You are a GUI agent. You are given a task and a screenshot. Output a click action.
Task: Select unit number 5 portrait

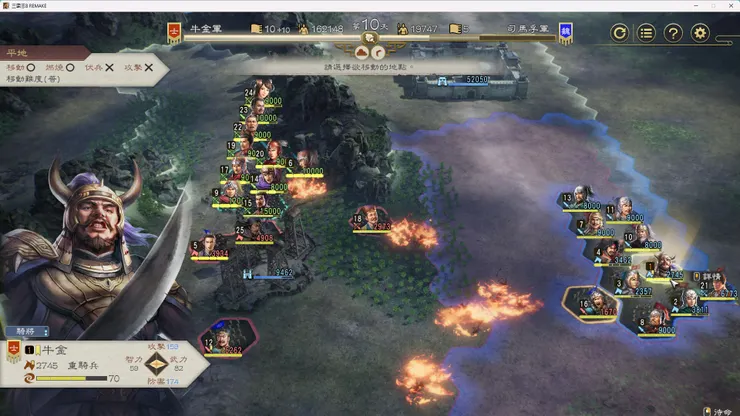tap(208, 244)
